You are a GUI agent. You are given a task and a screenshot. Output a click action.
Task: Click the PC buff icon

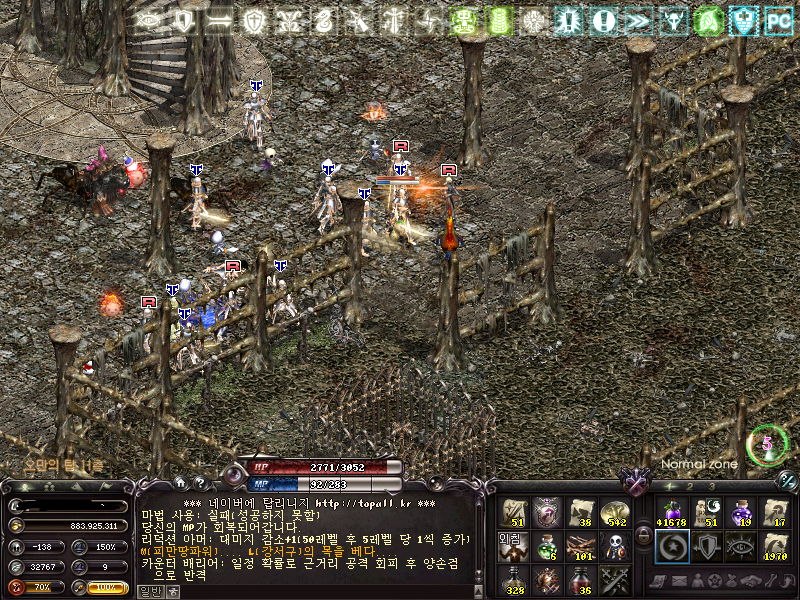click(778, 19)
